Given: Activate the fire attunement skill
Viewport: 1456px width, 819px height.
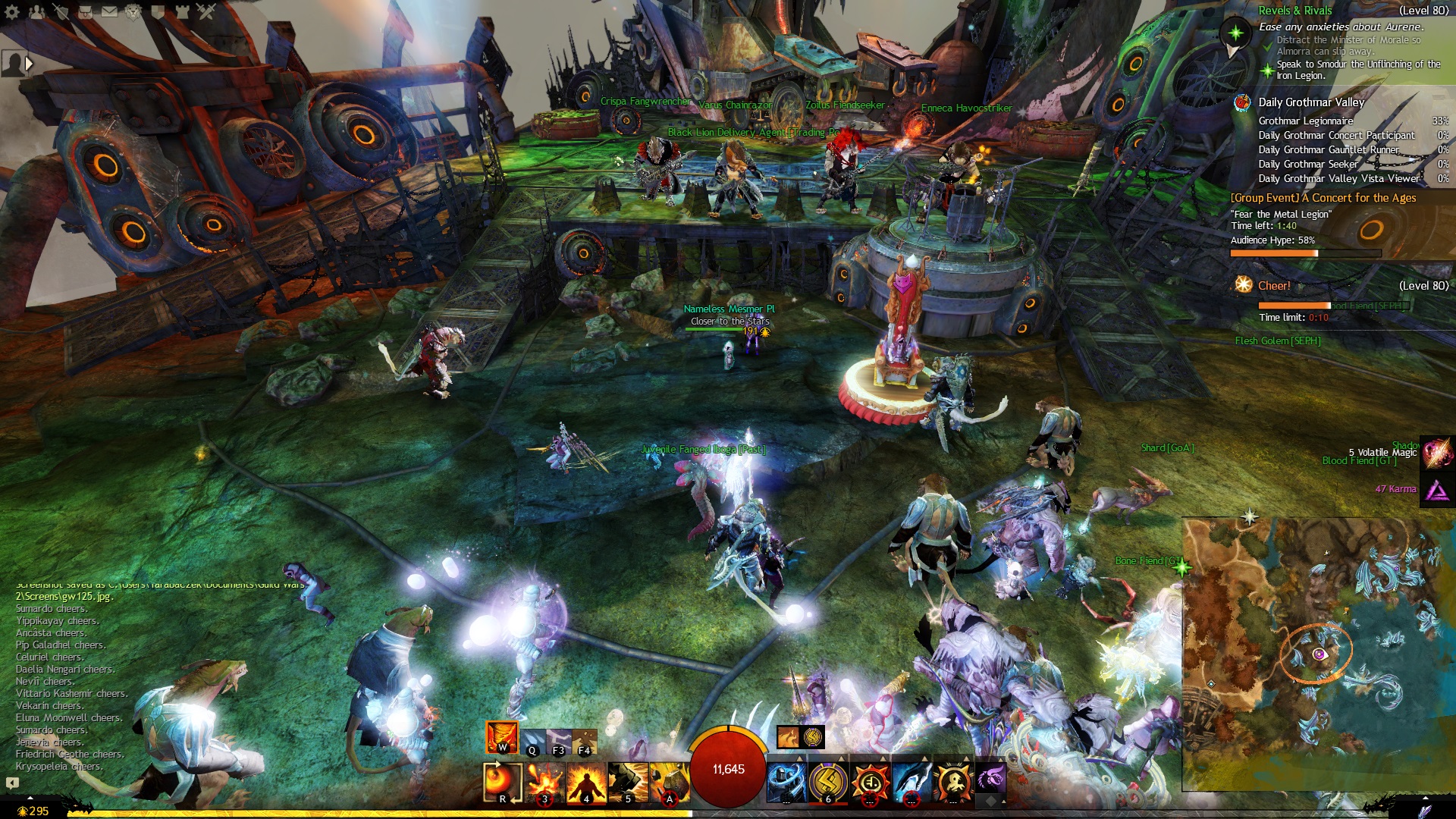Looking at the screenshot, I should 501,737.
